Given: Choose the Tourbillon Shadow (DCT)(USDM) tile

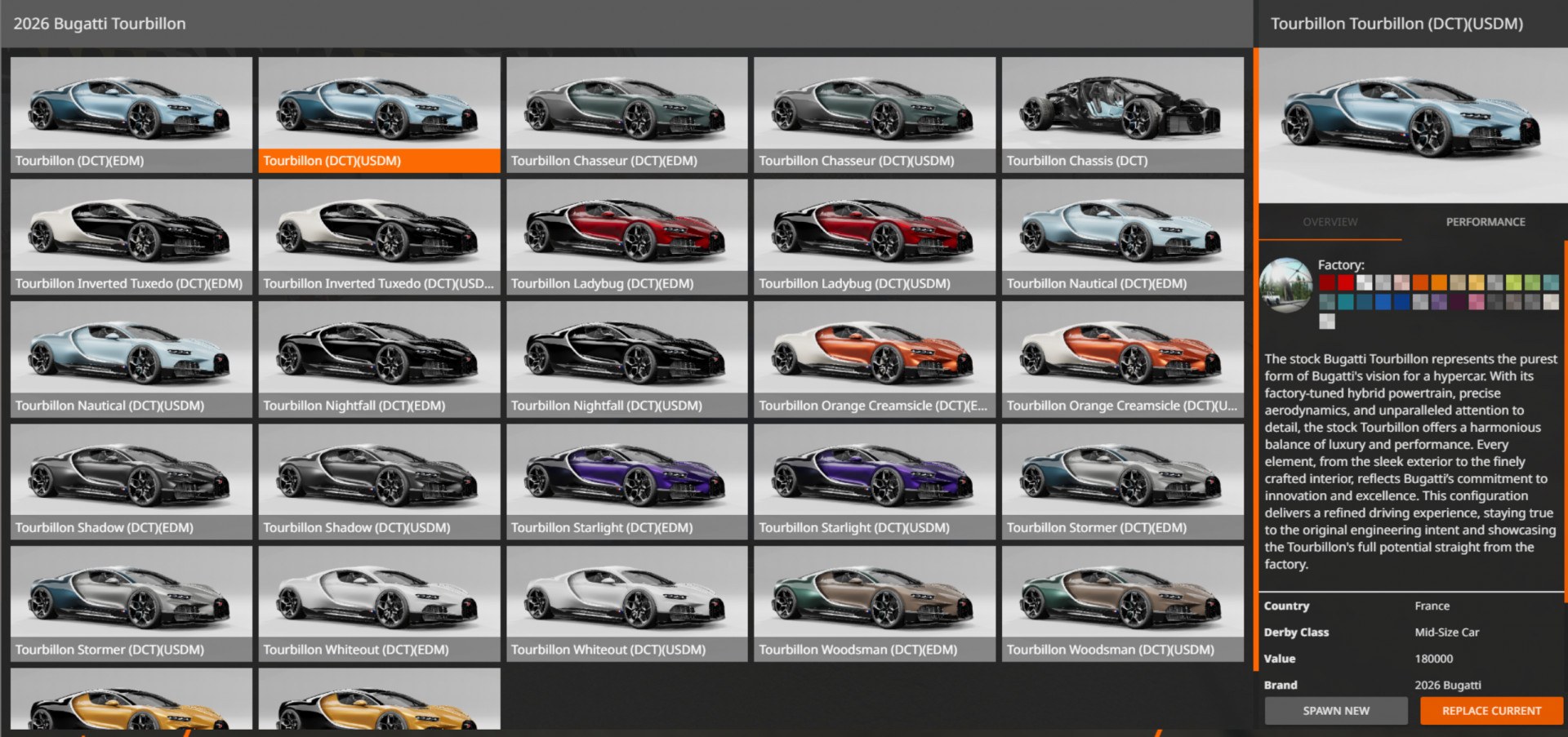Looking at the screenshot, I should (379, 482).
